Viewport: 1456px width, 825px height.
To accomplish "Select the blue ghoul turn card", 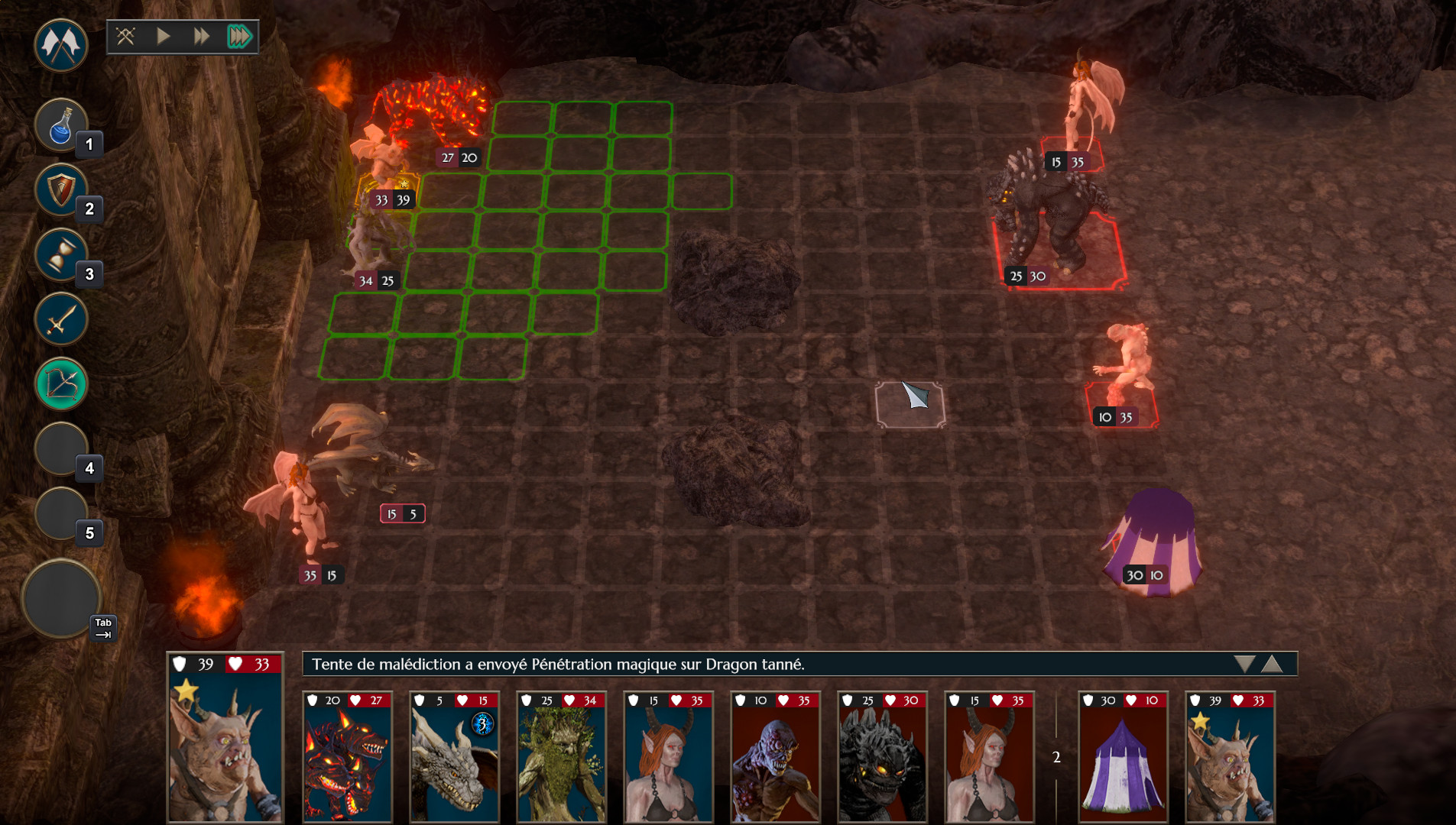I will click(x=775, y=756).
